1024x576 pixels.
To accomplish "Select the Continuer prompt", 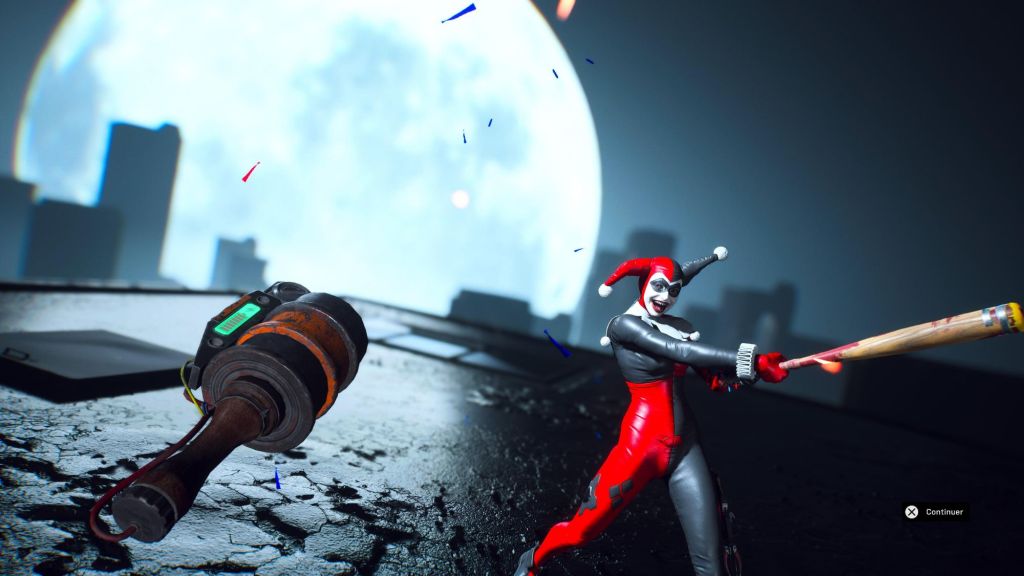I will pos(935,512).
